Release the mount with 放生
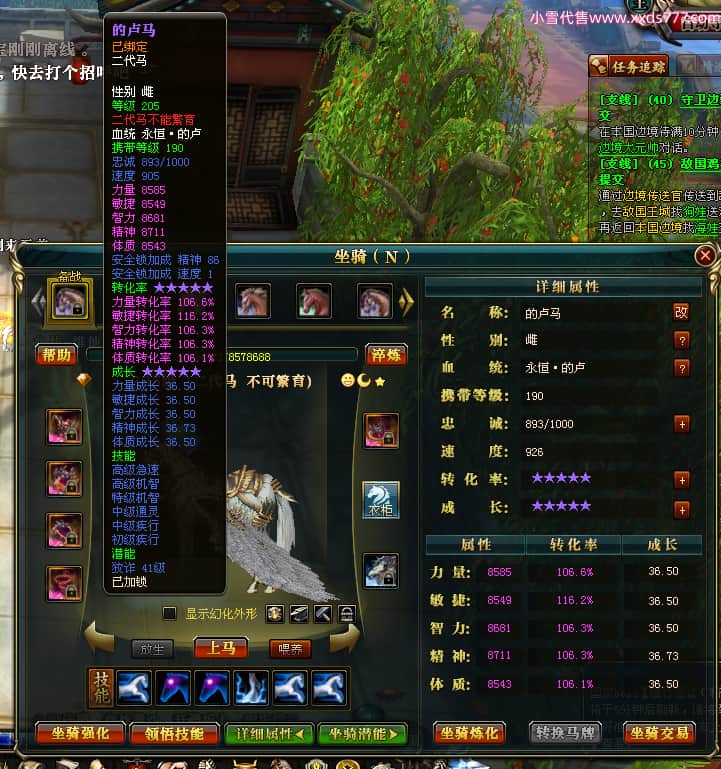The width and height of the screenshot is (721, 769). point(152,649)
